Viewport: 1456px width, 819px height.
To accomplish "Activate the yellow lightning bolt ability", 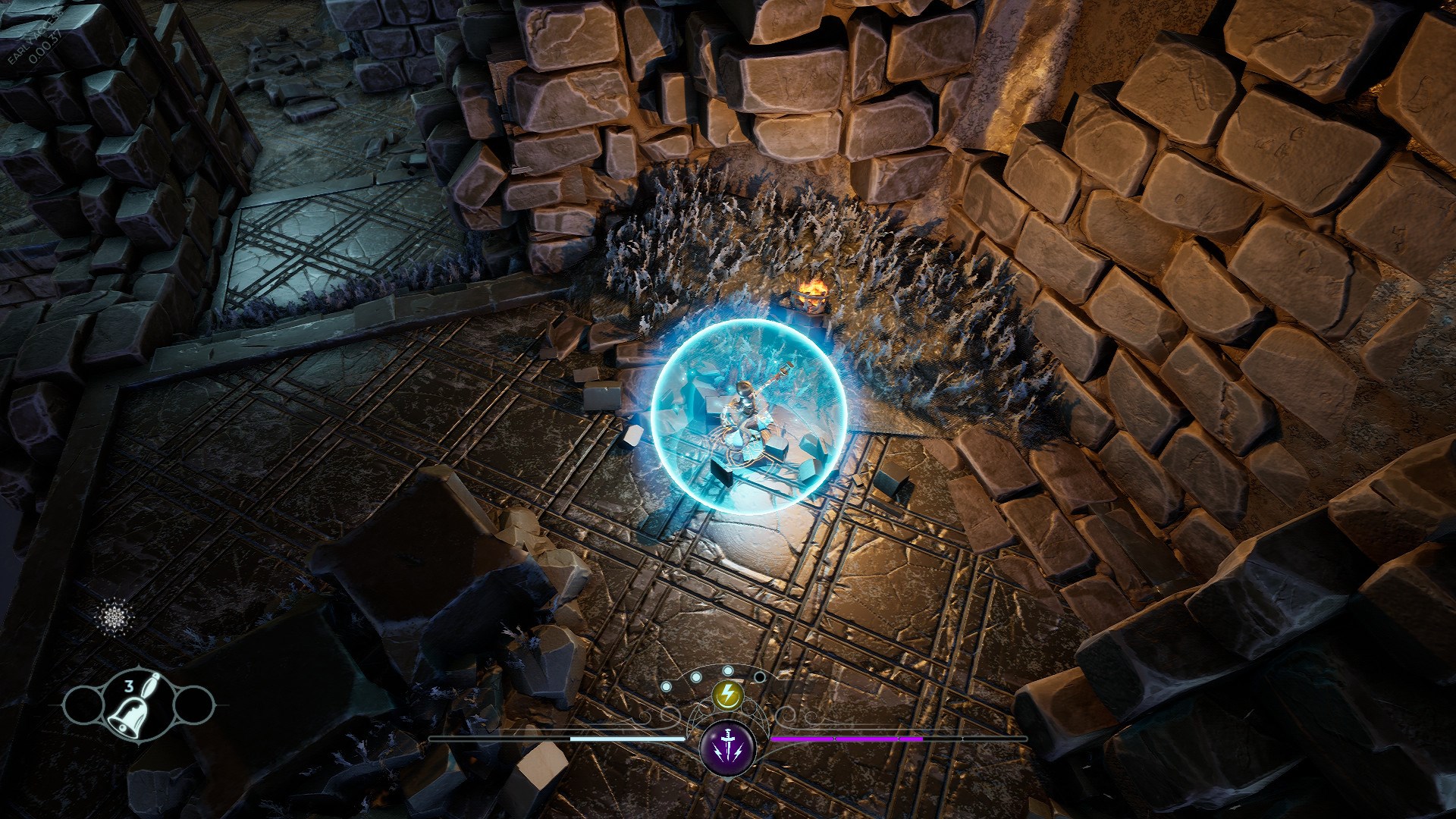I will (x=728, y=693).
